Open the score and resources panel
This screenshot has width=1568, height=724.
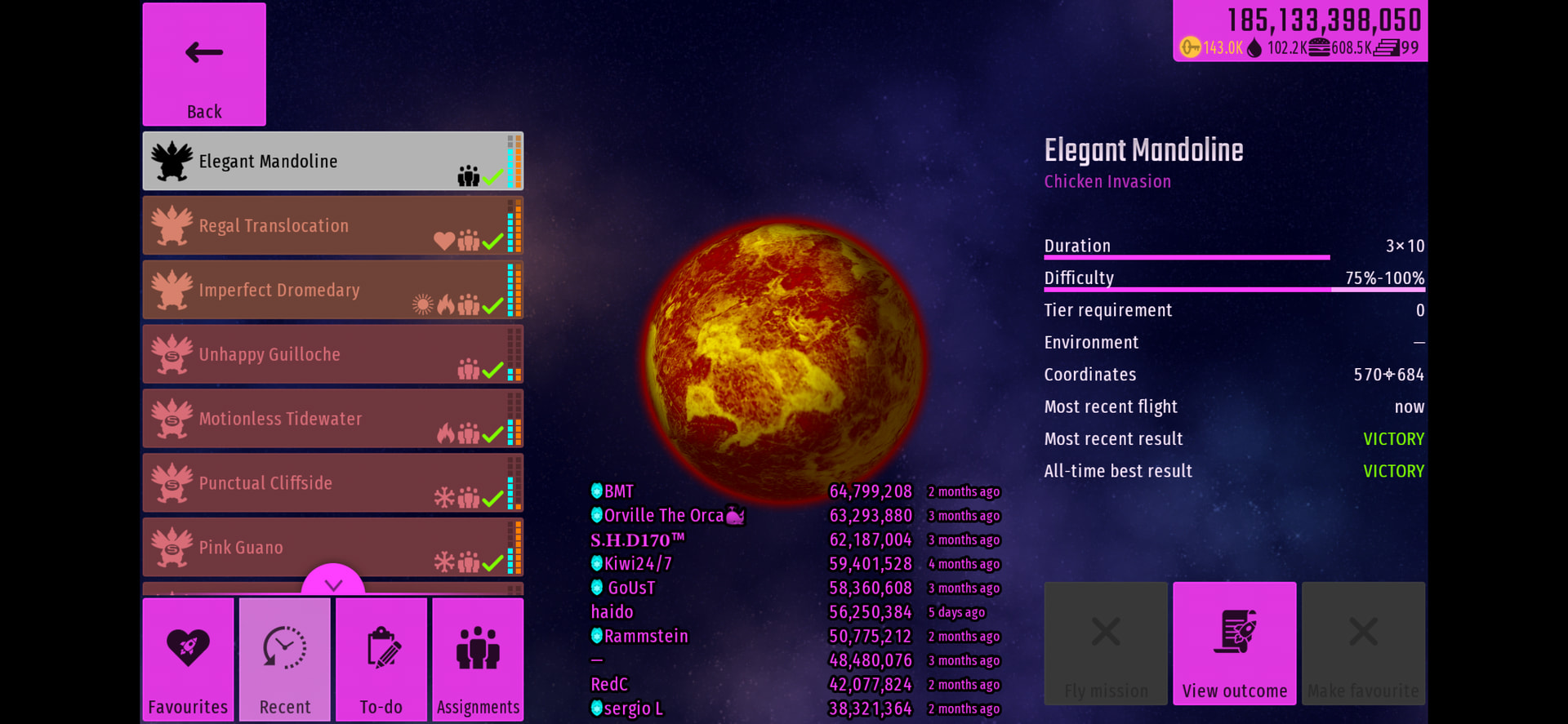(x=1300, y=31)
